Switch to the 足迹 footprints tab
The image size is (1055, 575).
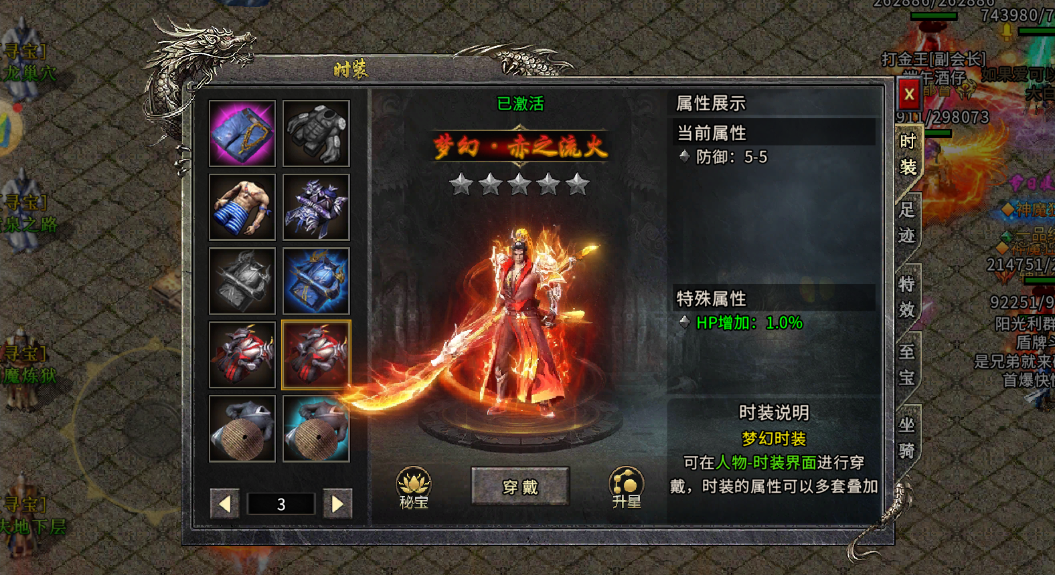pos(908,223)
